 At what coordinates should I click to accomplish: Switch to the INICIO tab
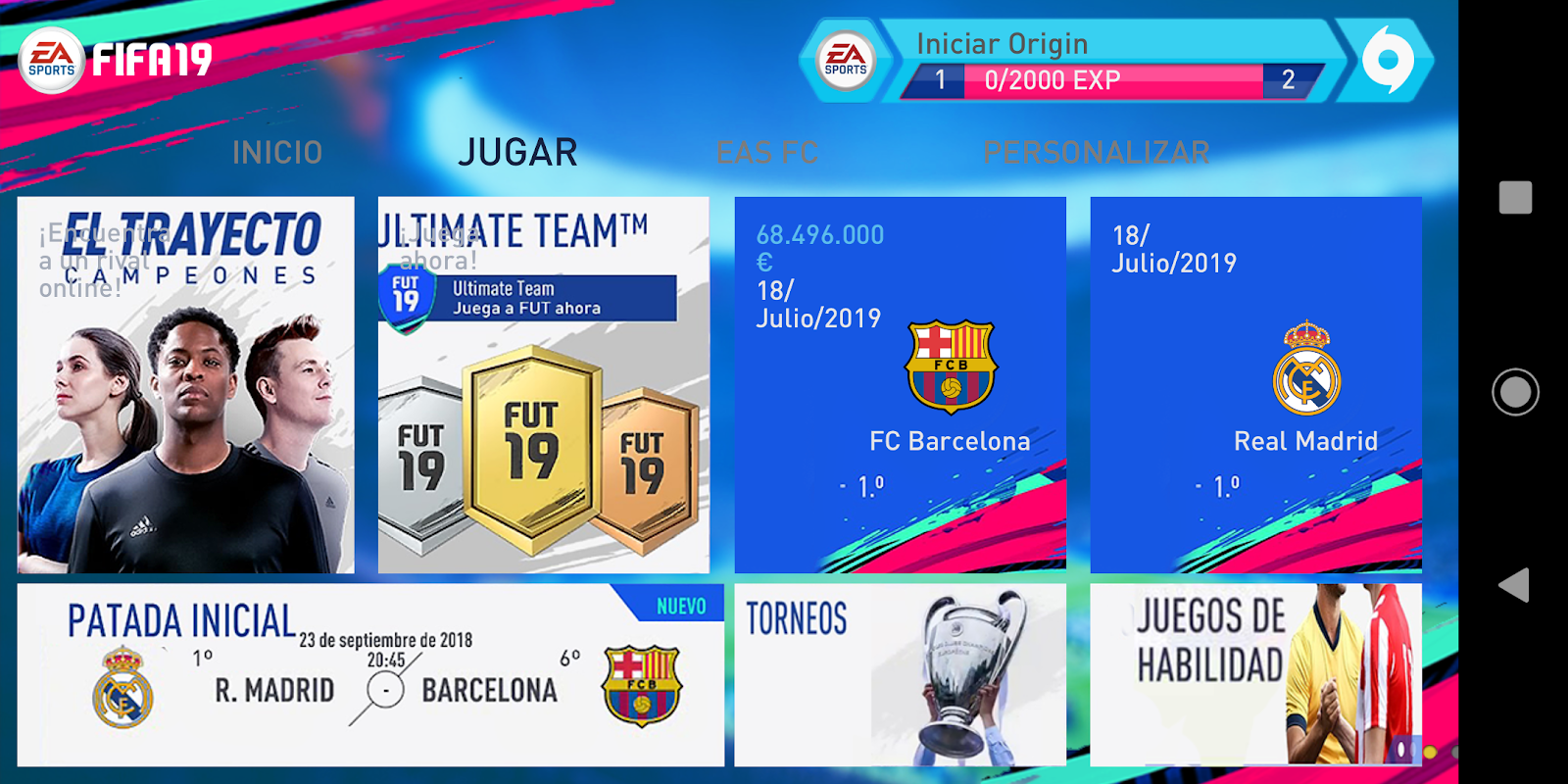pyautogui.click(x=277, y=152)
